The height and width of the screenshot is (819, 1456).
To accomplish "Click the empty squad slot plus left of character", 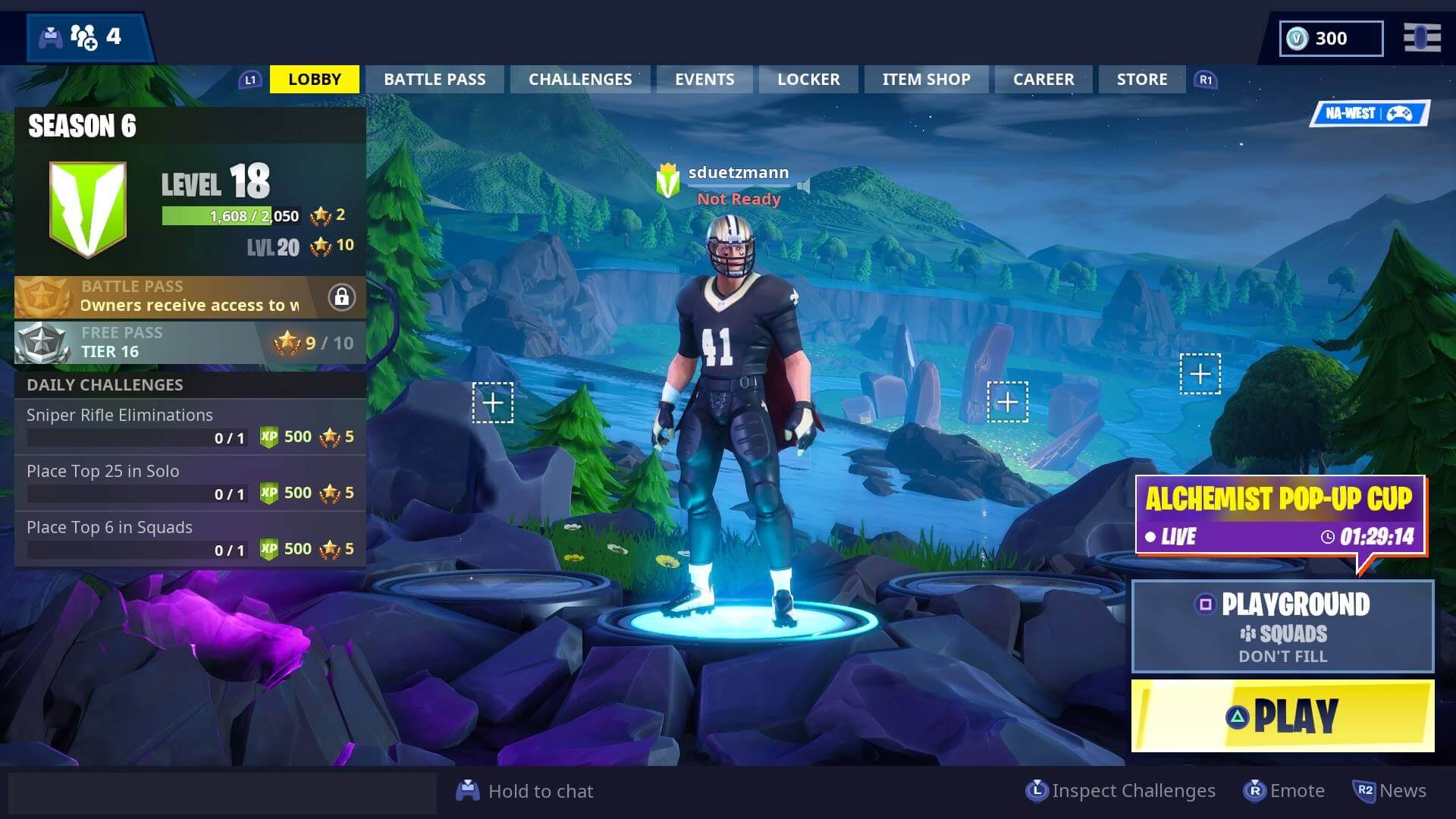I will (x=491, y=405).
